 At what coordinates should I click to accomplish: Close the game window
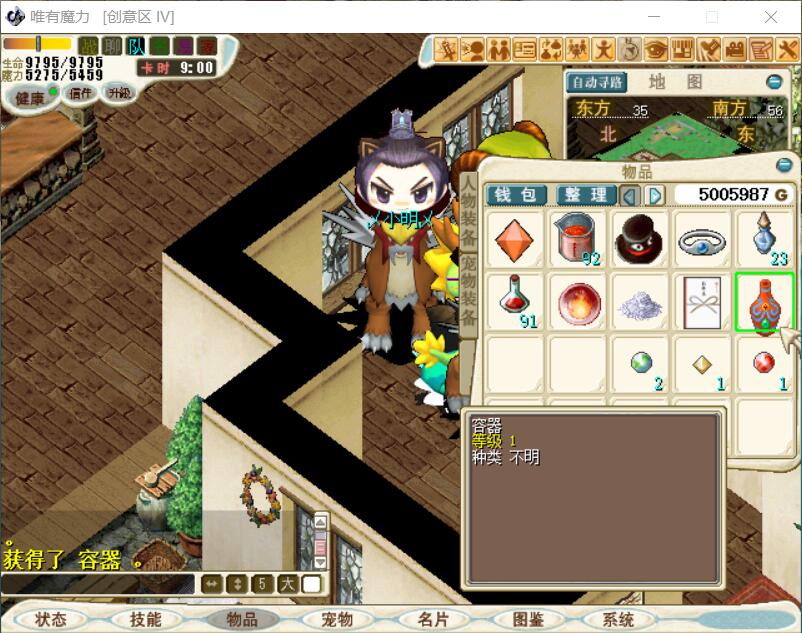[771, 17]
